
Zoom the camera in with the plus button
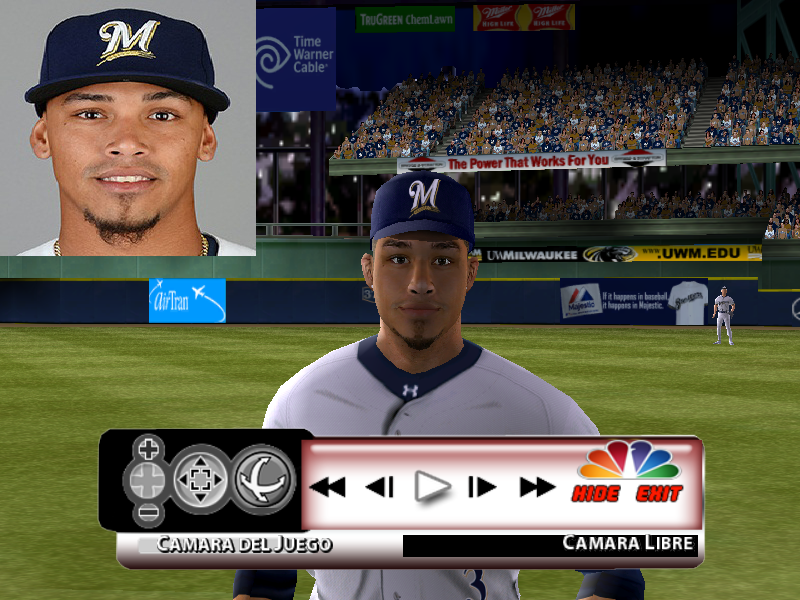148,447
